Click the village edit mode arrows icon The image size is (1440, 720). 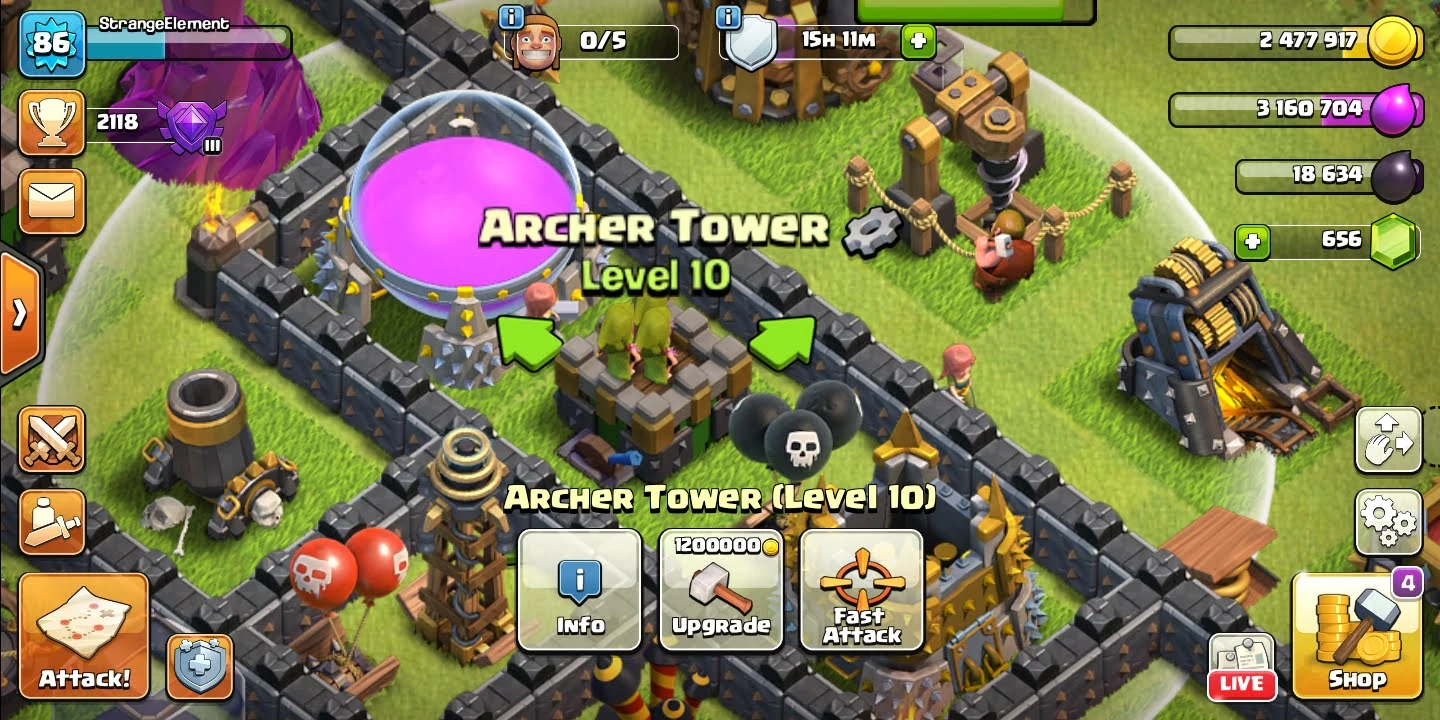(1389, 440)
